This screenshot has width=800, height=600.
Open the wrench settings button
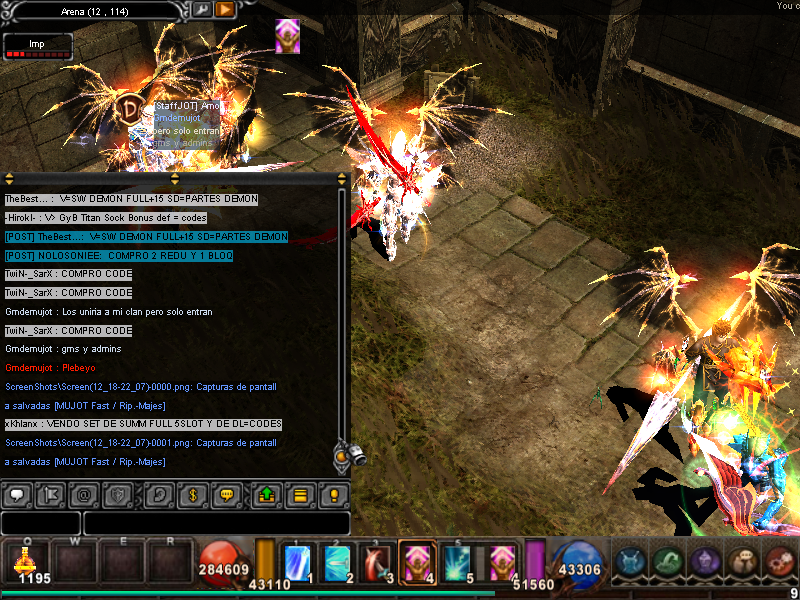[x=202, y=10]
